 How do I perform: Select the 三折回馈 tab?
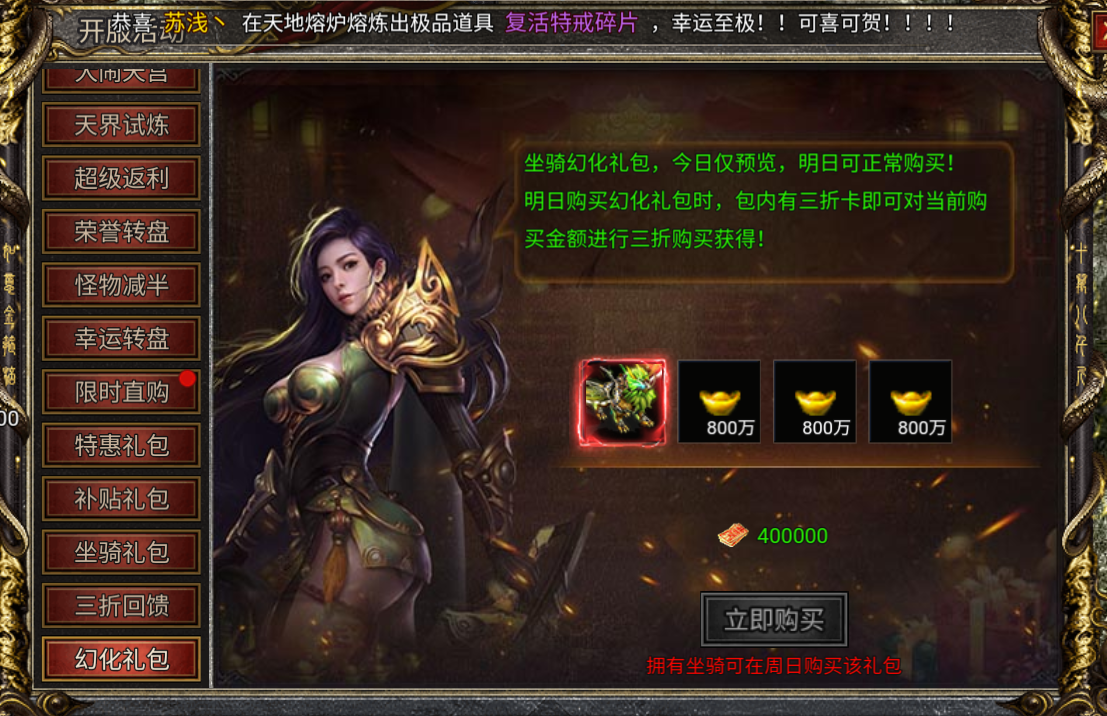(x=122, y=605)
